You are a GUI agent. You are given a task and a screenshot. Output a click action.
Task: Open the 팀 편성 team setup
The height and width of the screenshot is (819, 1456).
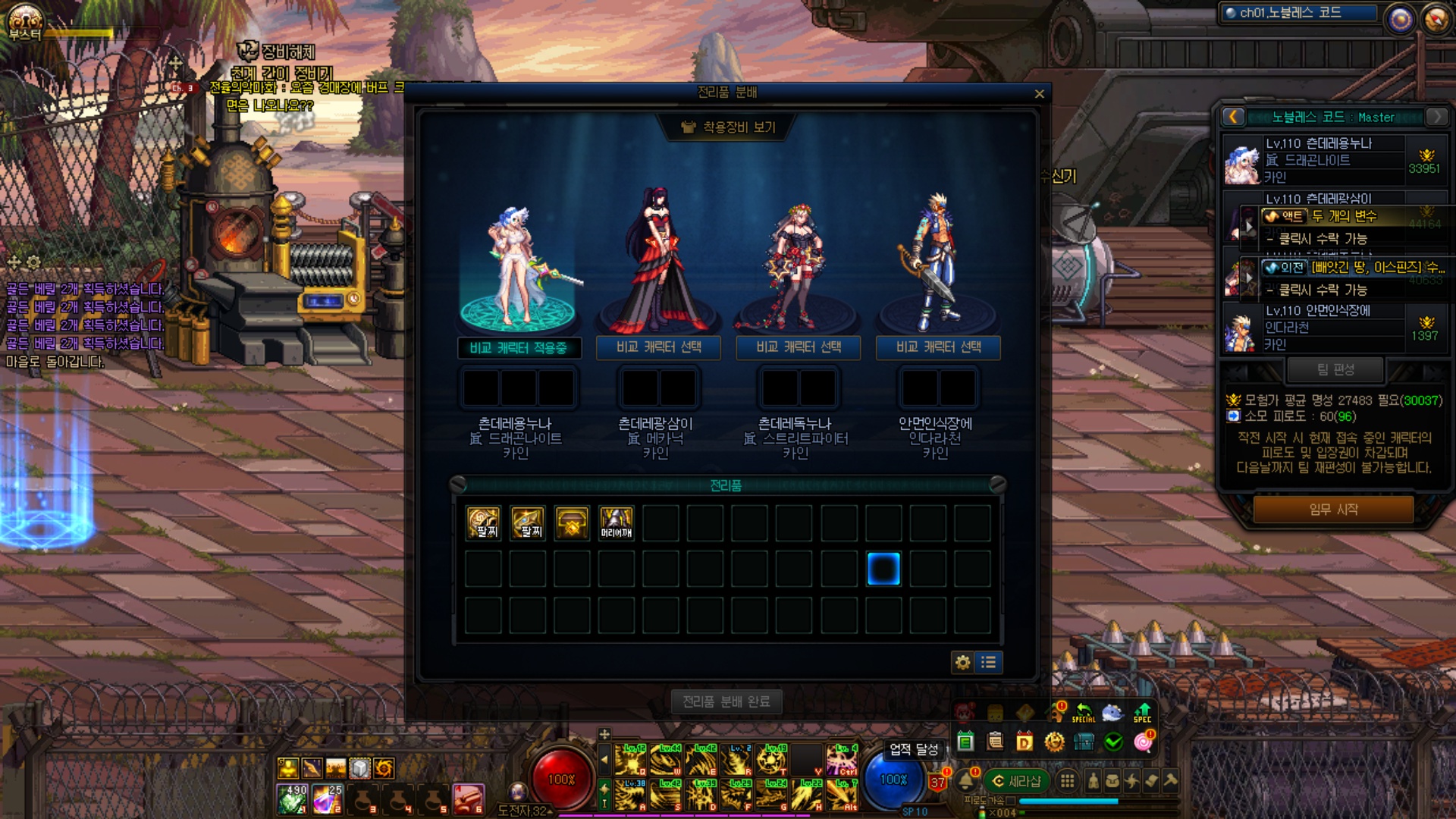click(x=1335, y=370)
